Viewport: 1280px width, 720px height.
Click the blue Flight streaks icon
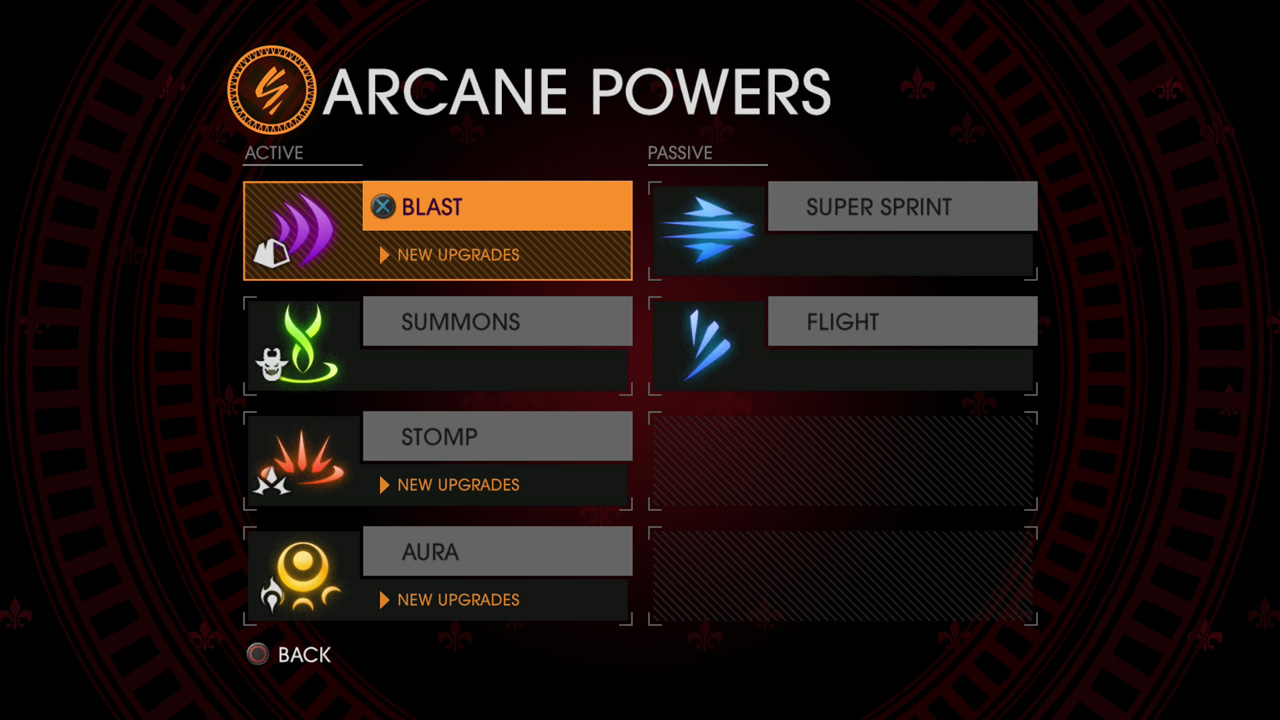tap(707, 345)
